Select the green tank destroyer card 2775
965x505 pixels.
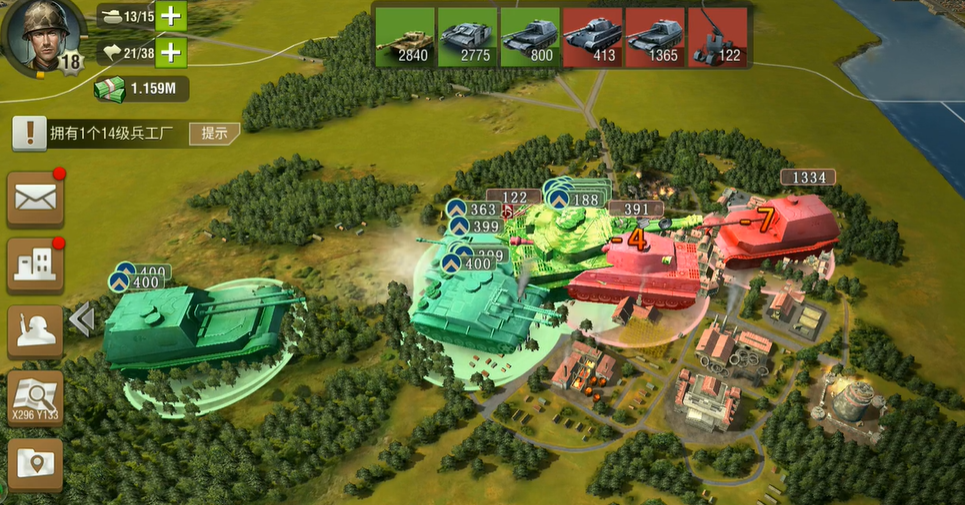tap(467, 37)
